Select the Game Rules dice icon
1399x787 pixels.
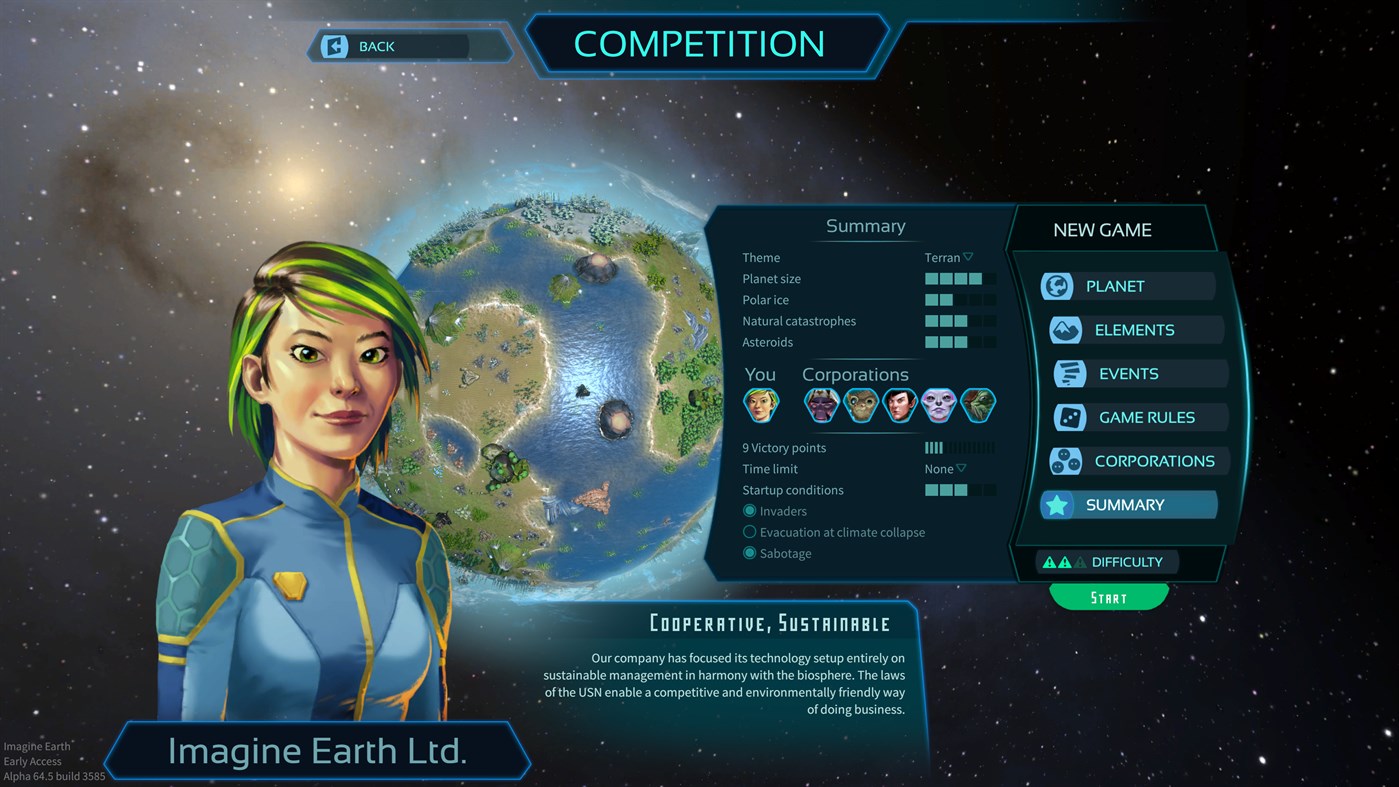click(1066, 417)
